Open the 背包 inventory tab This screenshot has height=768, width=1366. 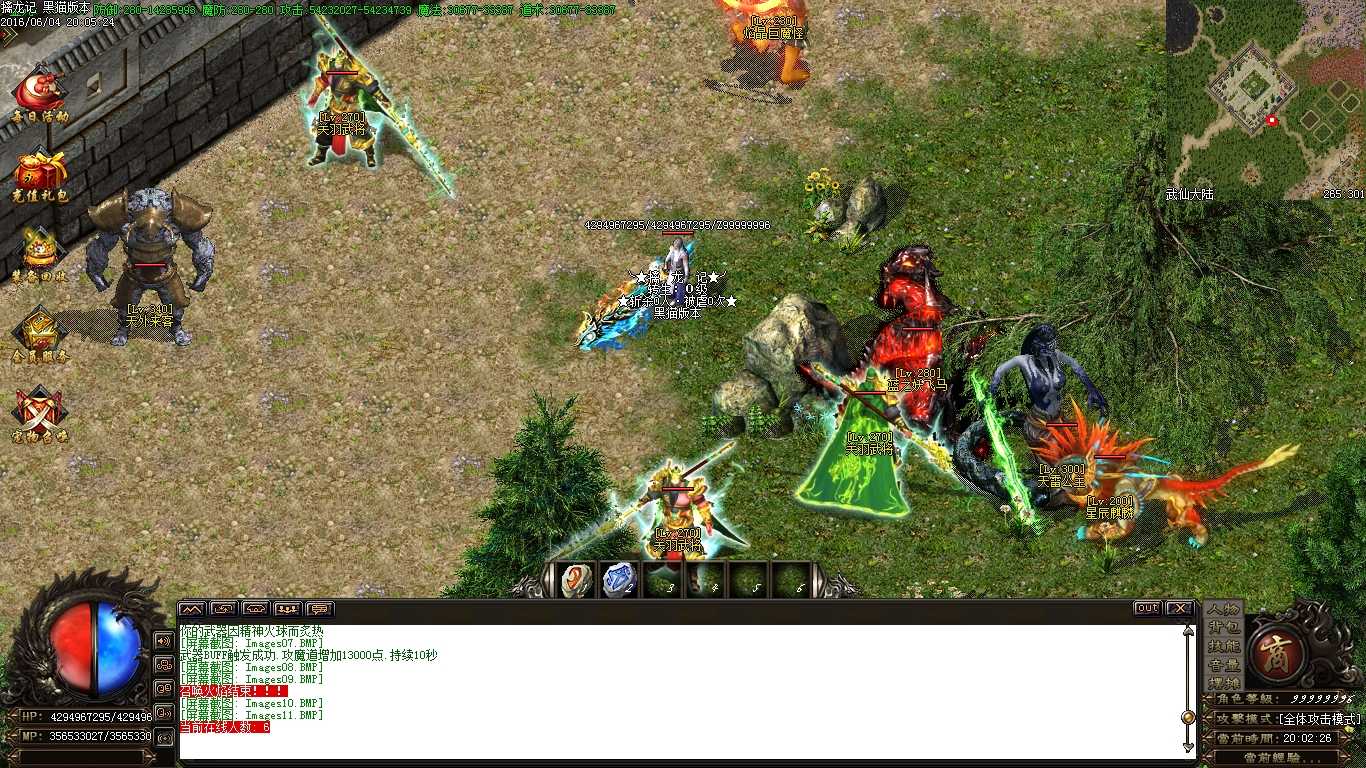[x=1223, y=628]
